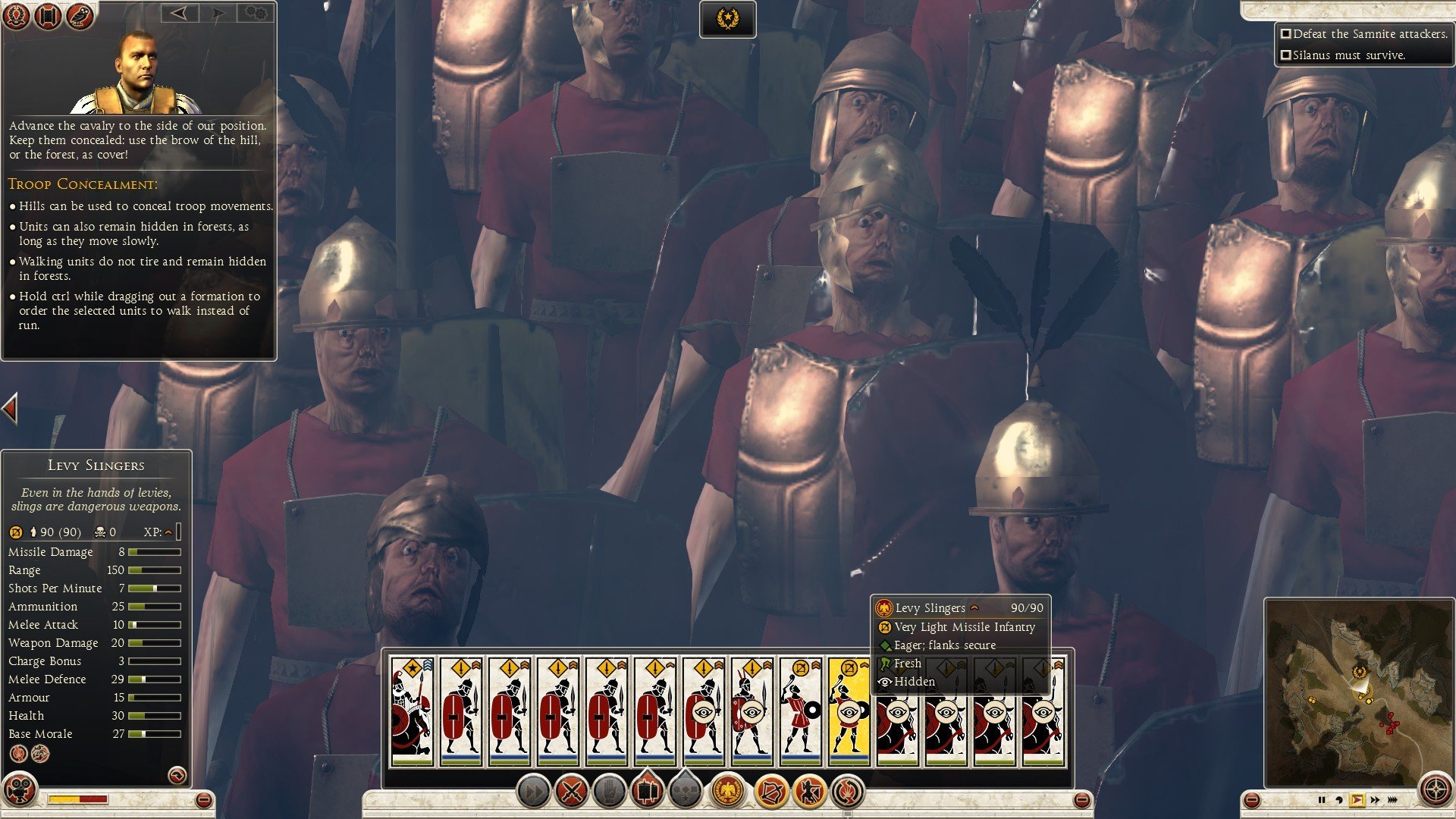
Task: Toggle the archer skirmish mode button
Action: click(x=809, y=792)
